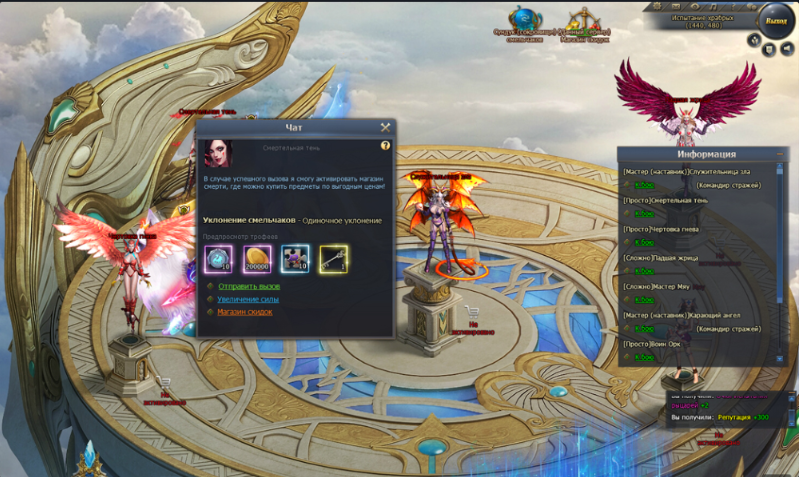Go to battle with Мастер Мяу
The image size is (799, 477).
click(x=644, y=300)
